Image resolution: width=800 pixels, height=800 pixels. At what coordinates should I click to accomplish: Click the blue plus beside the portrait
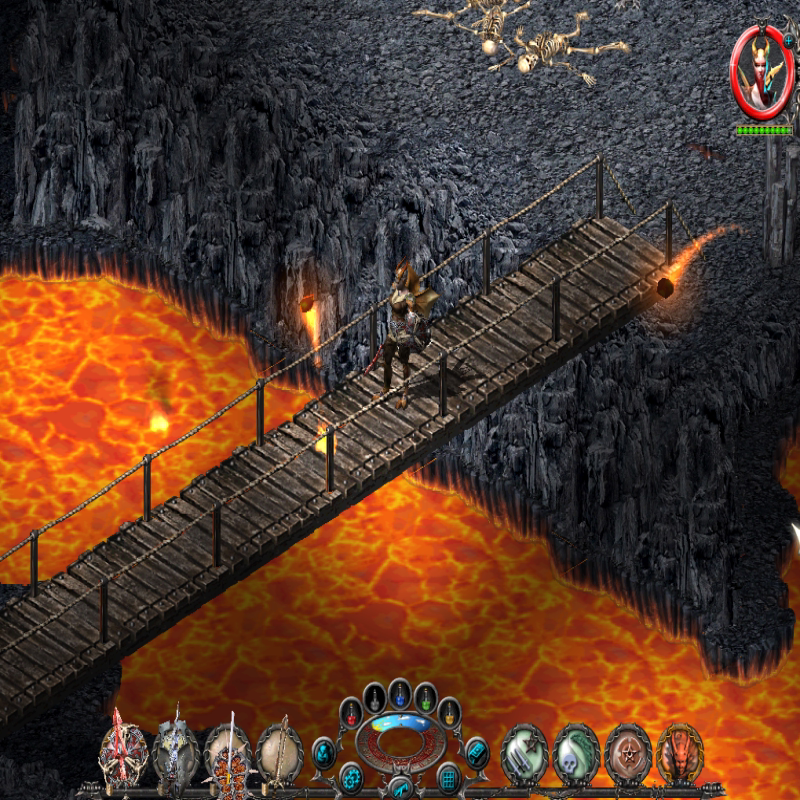789,39
